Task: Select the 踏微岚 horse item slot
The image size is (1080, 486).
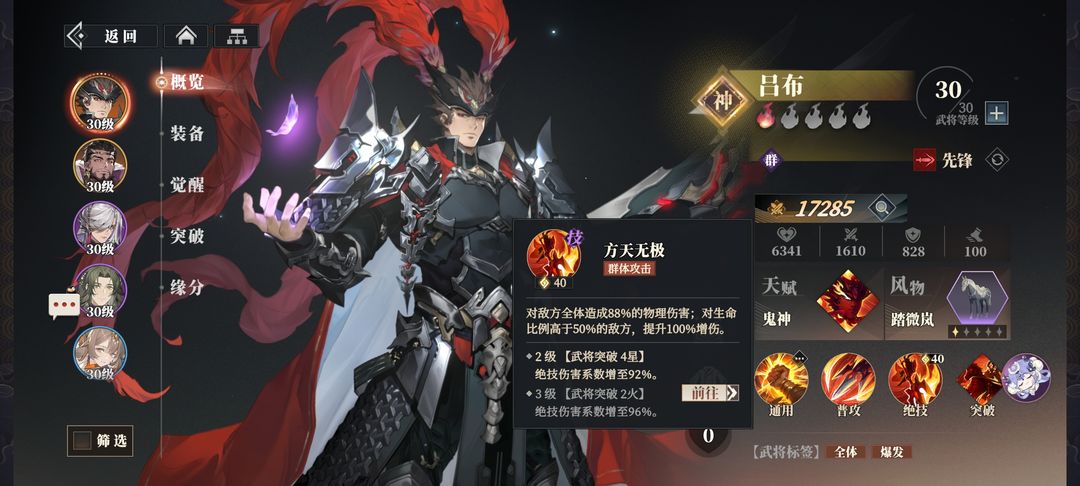Action: point(975,300)
